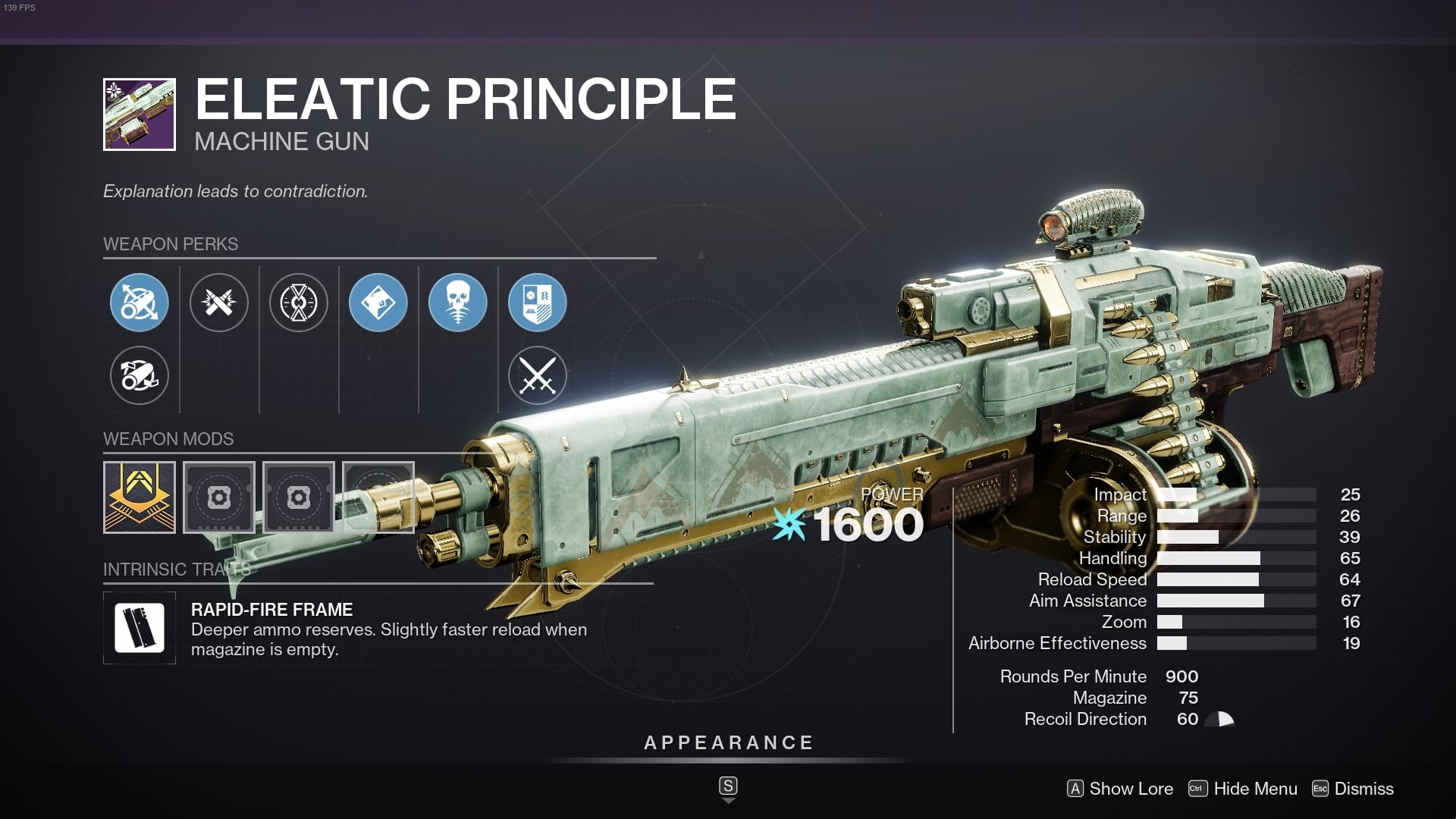Open the shield-shaped origin trait icon
Image resolution: width=1456 pixels, height=819 pixels.
coord(538,302)
